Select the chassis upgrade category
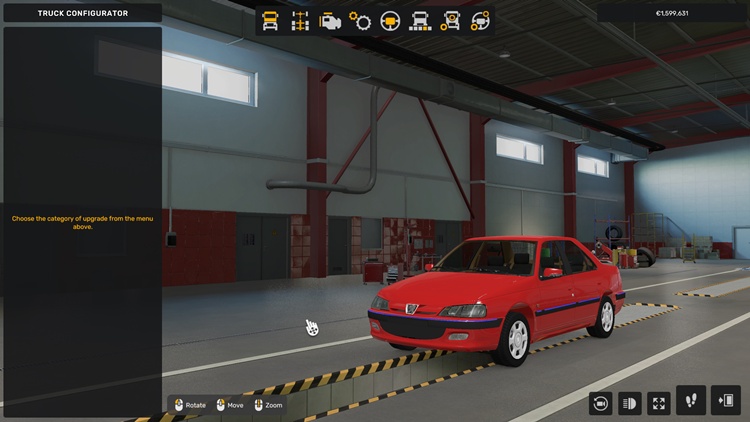This screenshot has width=750, height=422. [300, 21]
